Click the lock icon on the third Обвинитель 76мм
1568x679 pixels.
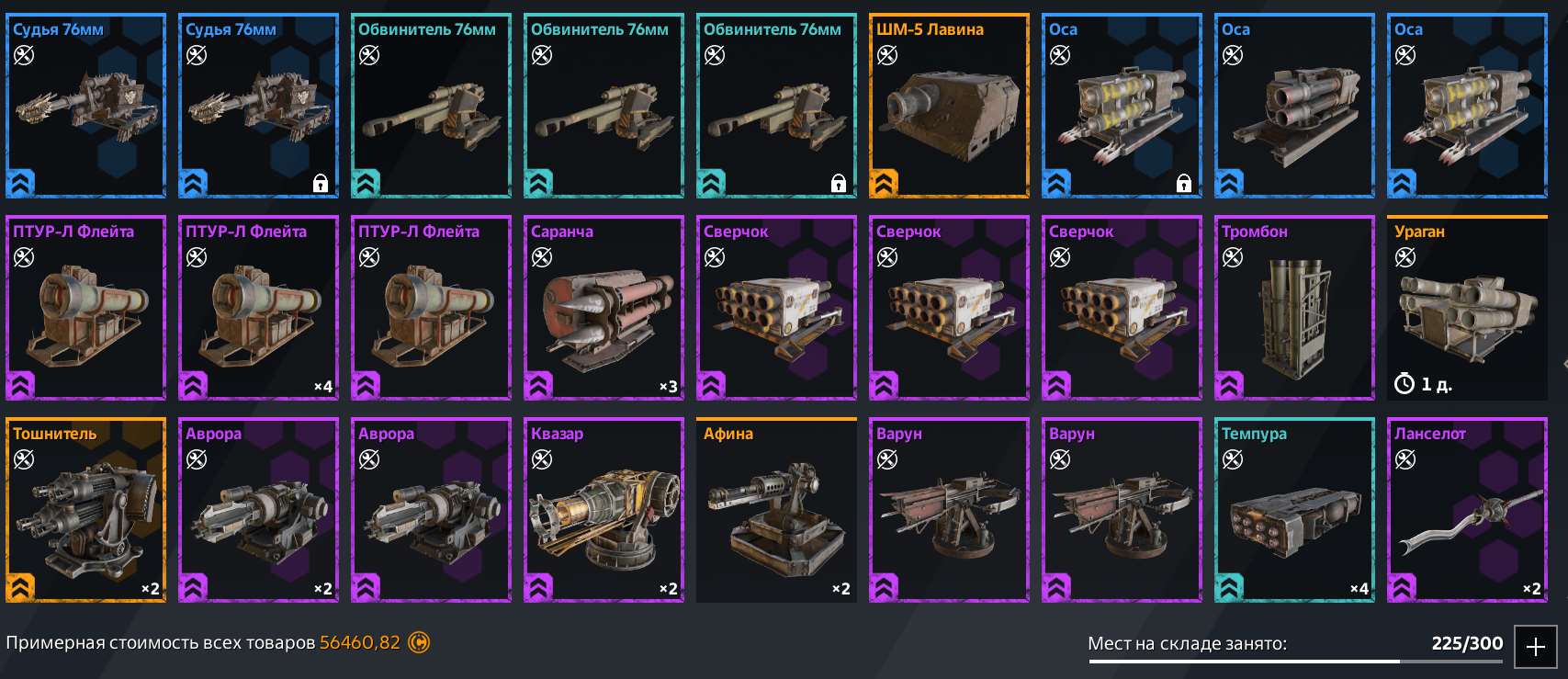click(839, 182)
